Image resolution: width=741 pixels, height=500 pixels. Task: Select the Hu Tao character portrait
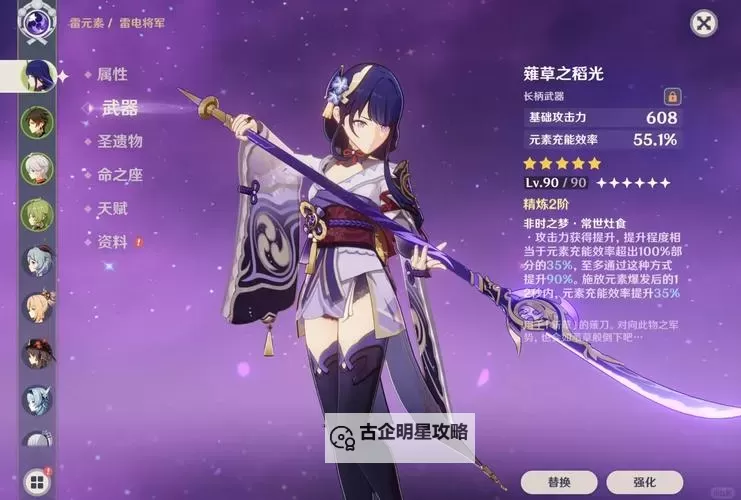point(36,352)
